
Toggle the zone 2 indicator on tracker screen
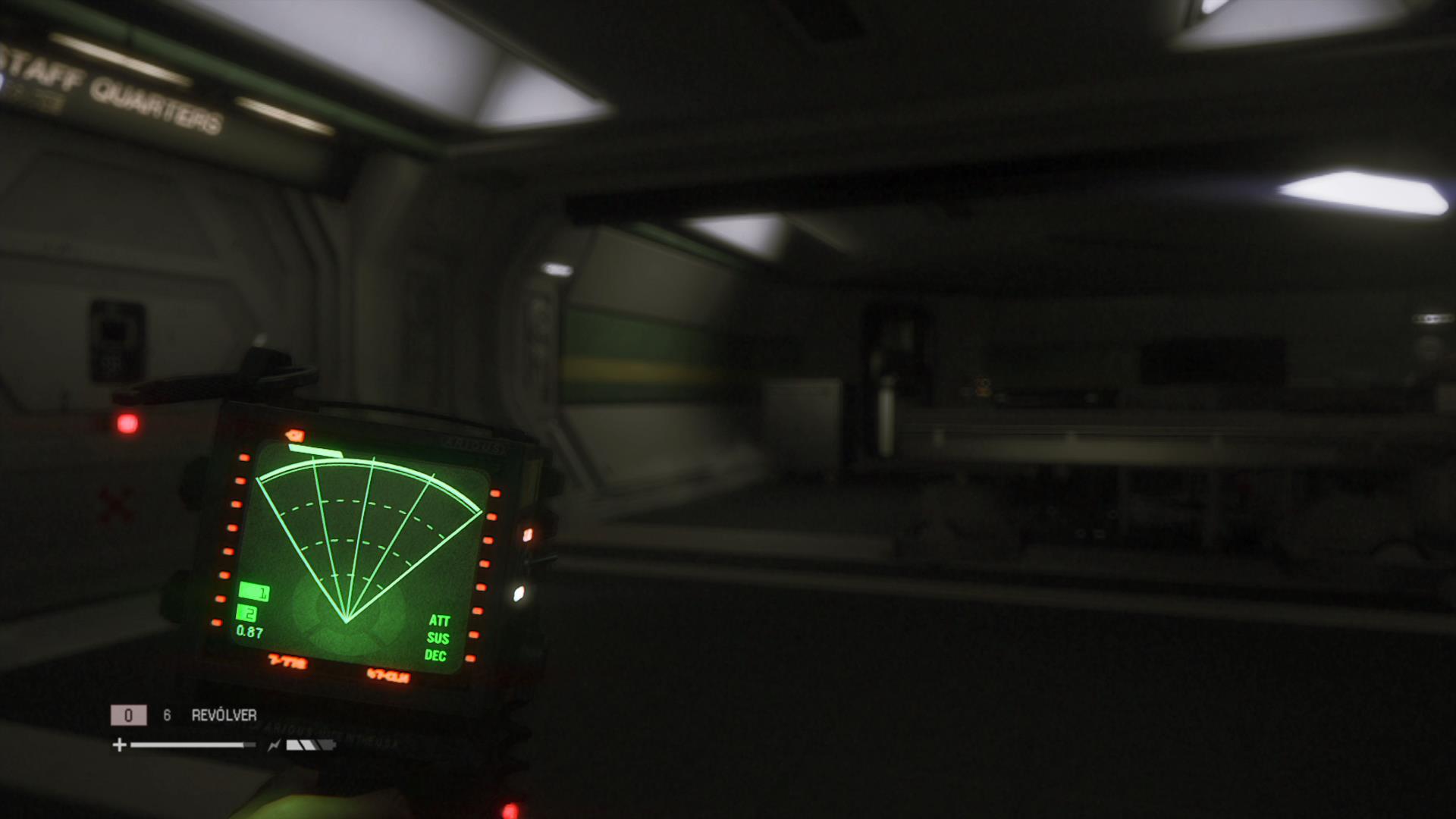(x=246, y=614)
